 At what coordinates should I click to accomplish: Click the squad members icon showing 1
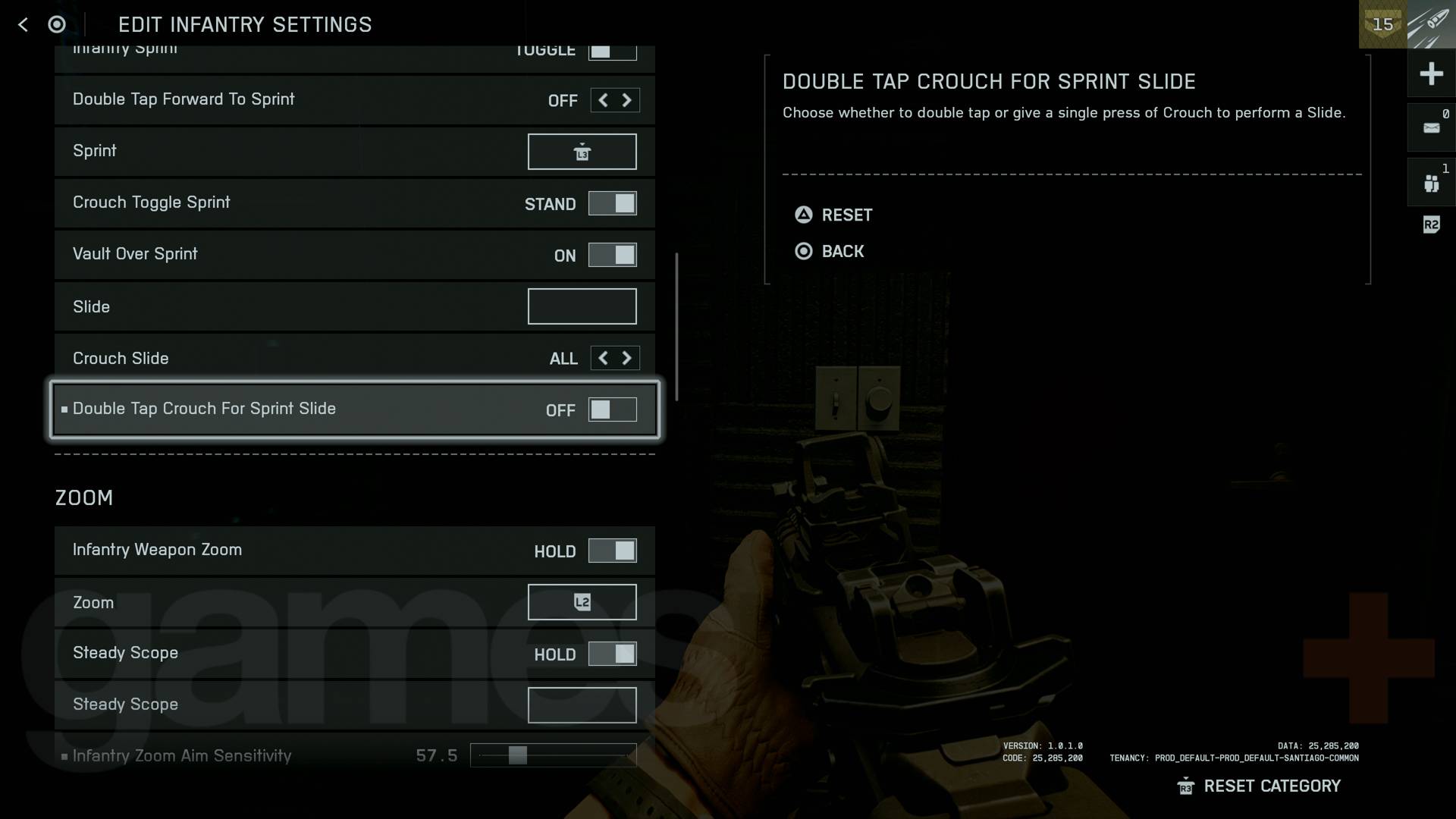pyautogui.click(x=1432, y=181)
